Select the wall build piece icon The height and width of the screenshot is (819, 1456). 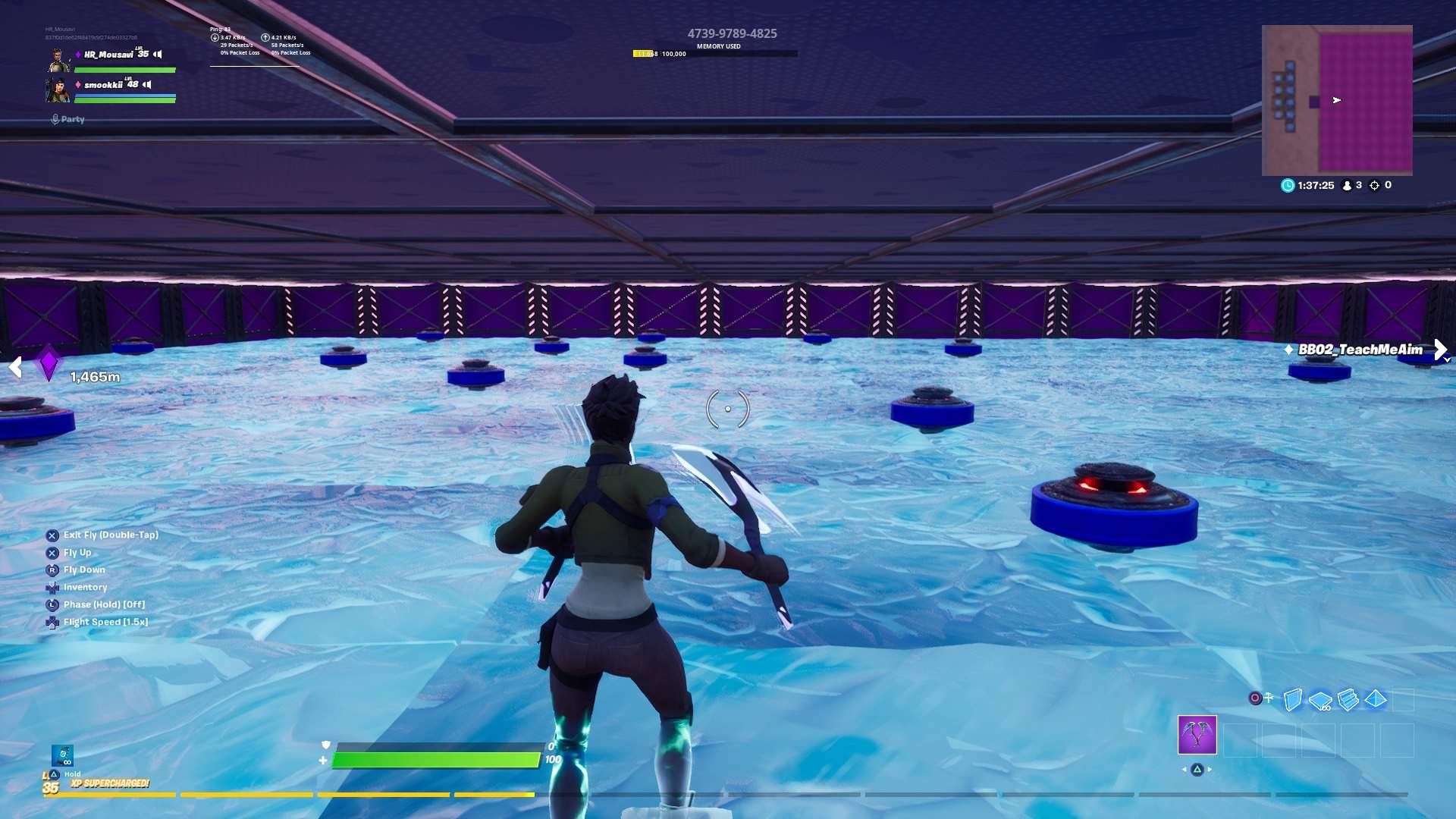tap(1293, 698)
